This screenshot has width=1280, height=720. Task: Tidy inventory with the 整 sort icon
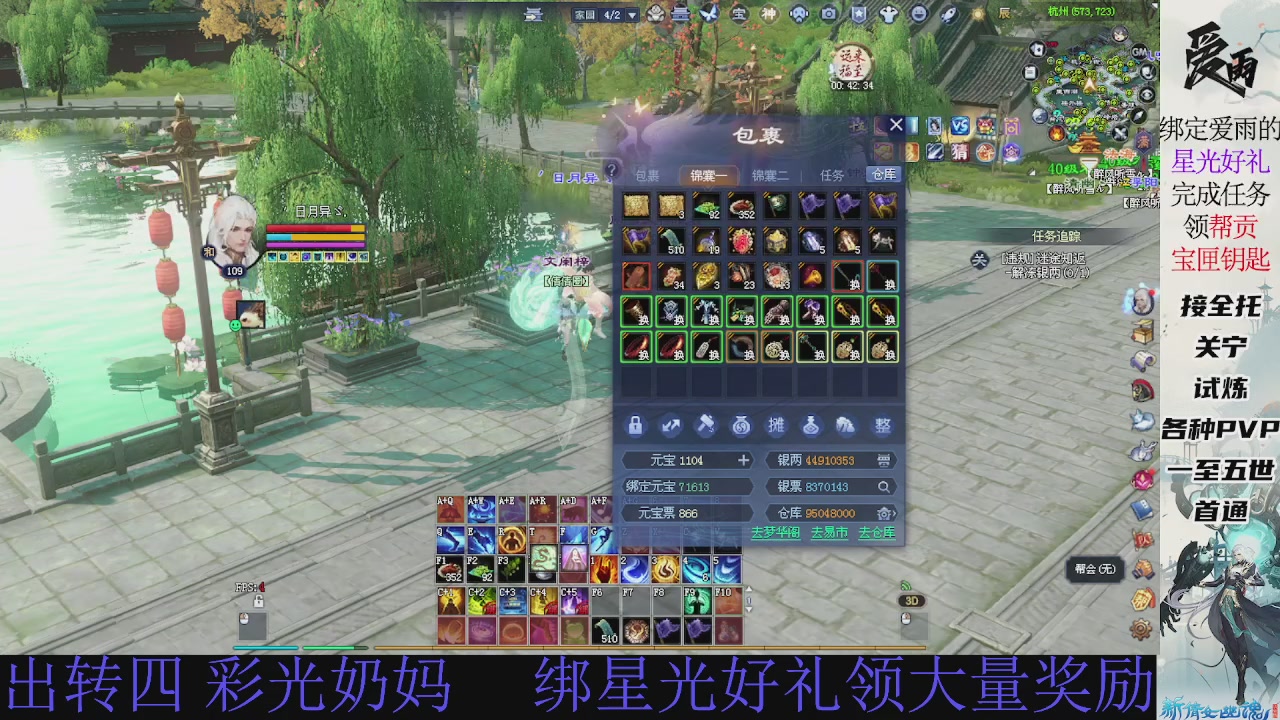point(883,425)
